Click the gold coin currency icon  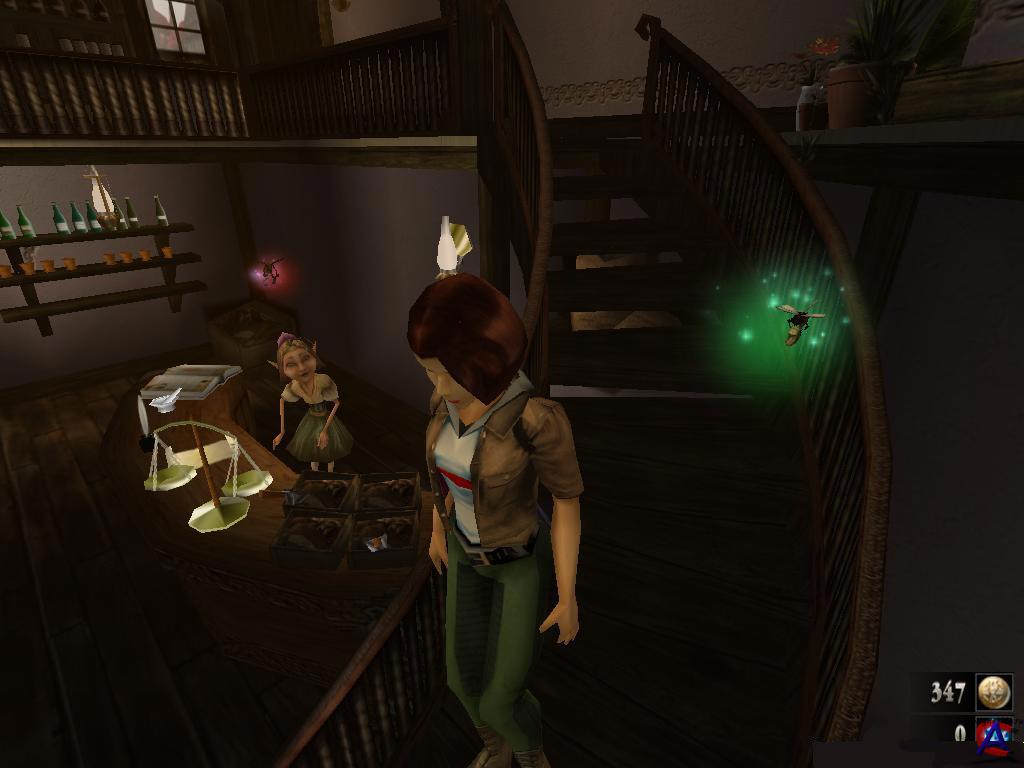[x=994, y=692]
